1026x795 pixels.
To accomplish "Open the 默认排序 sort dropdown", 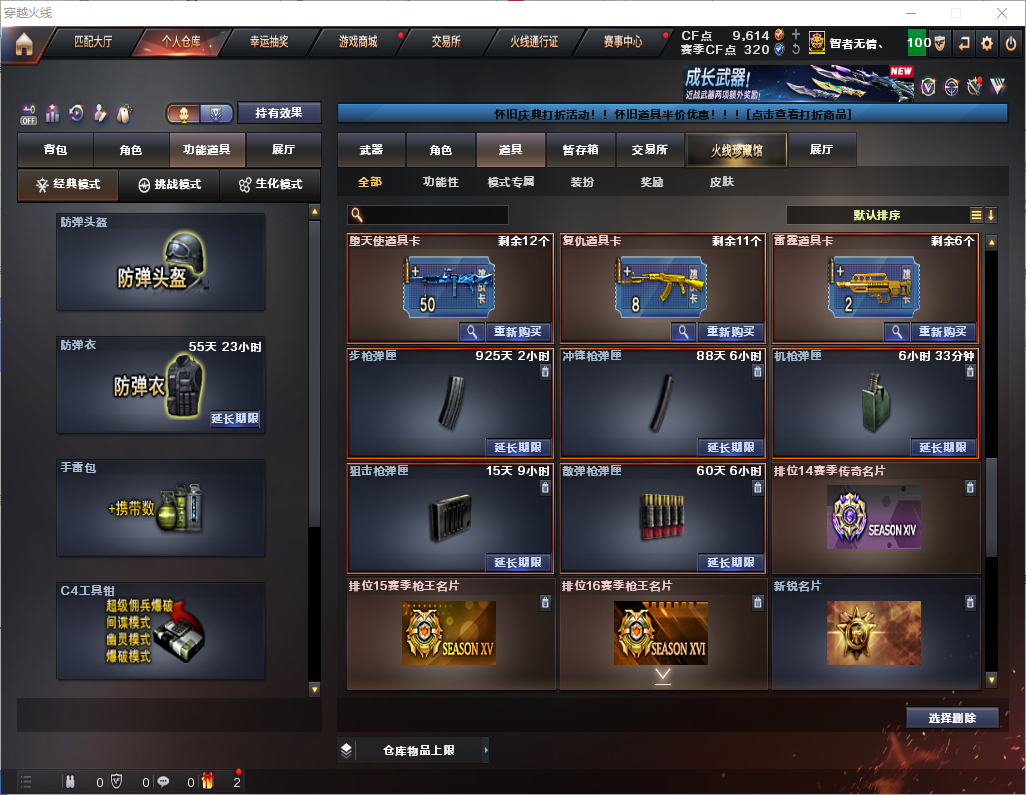I will tap(877, 215).
